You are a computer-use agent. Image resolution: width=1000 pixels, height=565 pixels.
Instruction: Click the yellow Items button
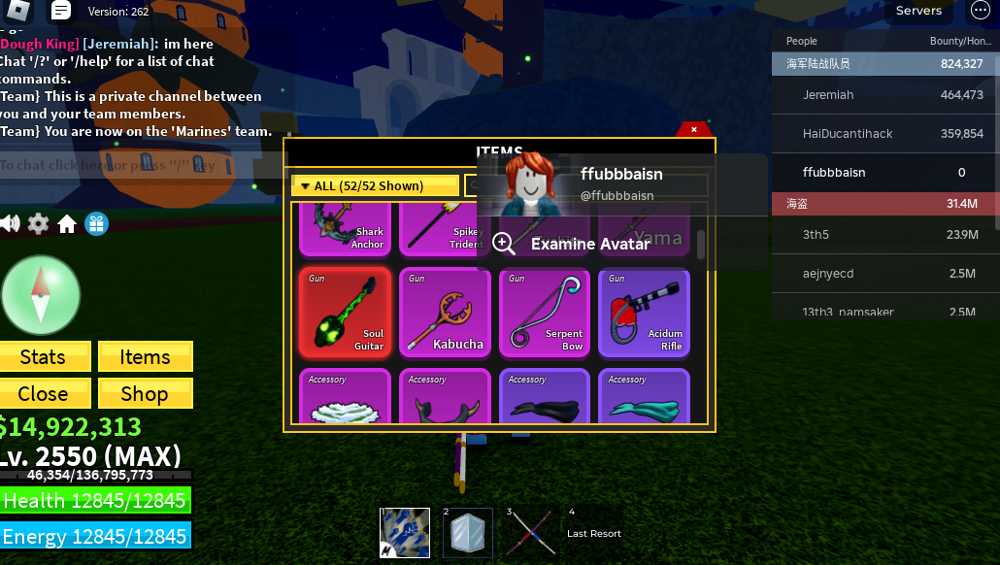pos(145,357)
